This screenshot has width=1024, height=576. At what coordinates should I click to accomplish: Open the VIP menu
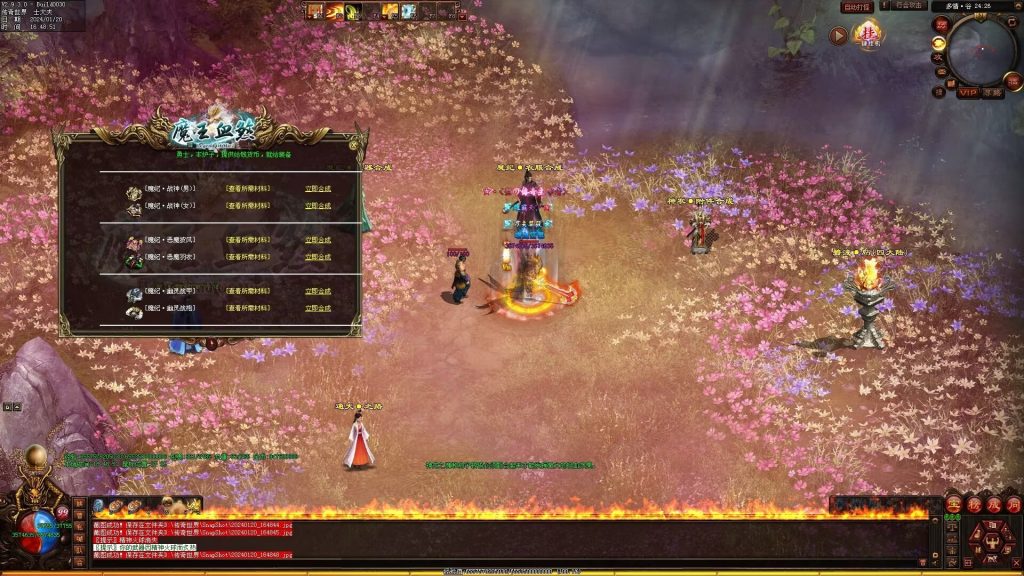point(967,93)
